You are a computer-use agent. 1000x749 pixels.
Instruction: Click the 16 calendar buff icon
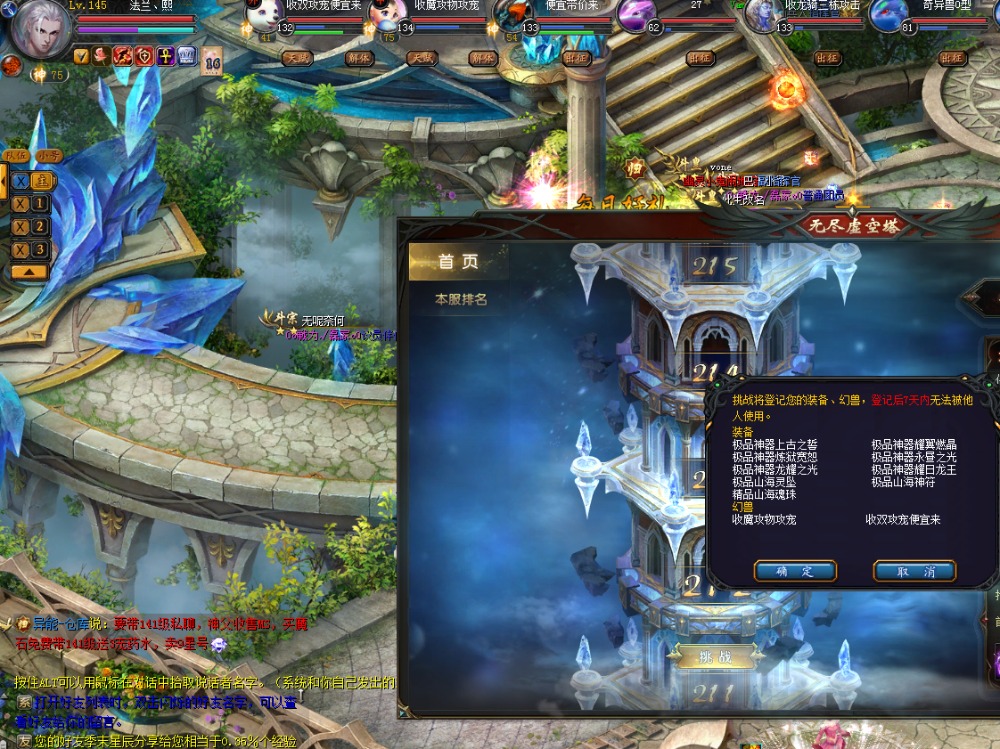point(212,60)
